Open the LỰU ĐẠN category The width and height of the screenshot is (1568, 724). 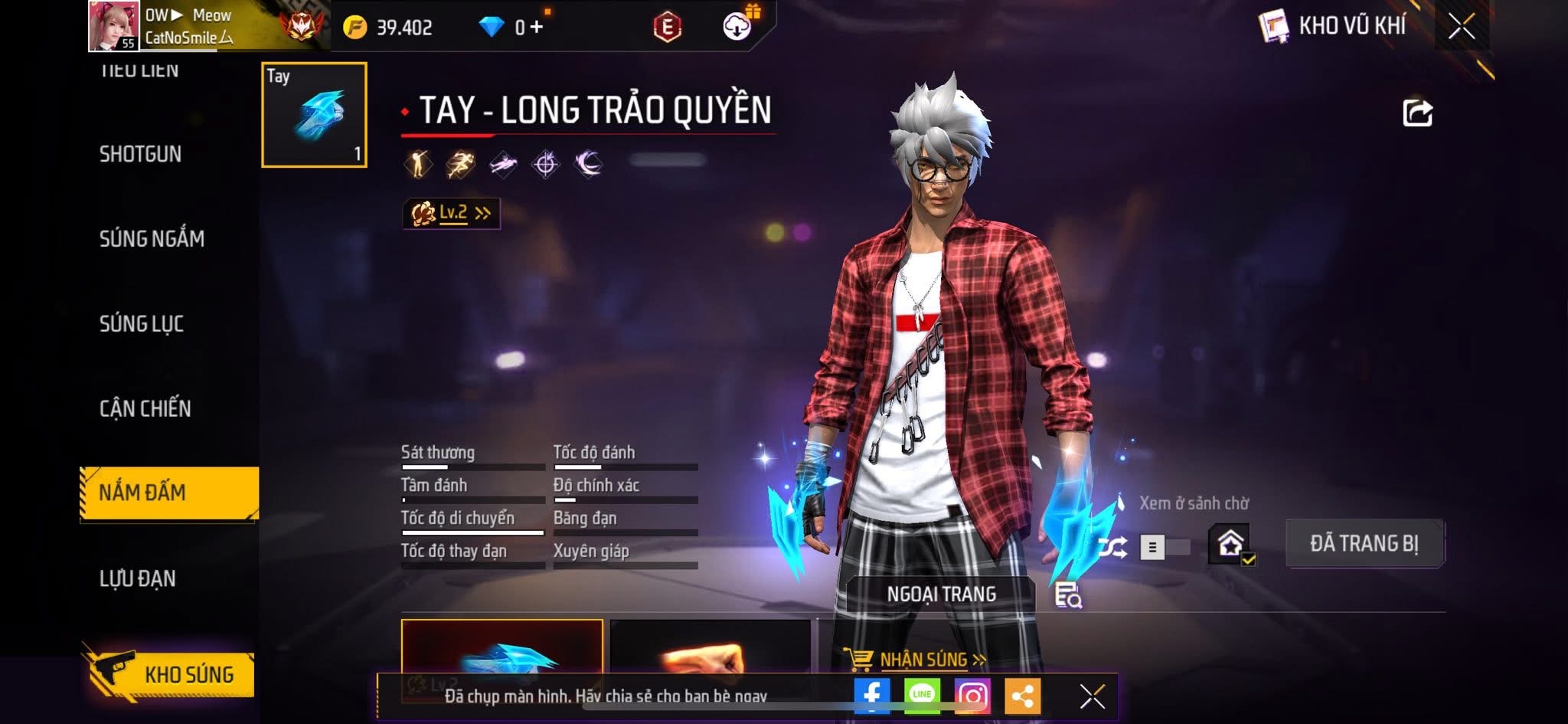138,578
